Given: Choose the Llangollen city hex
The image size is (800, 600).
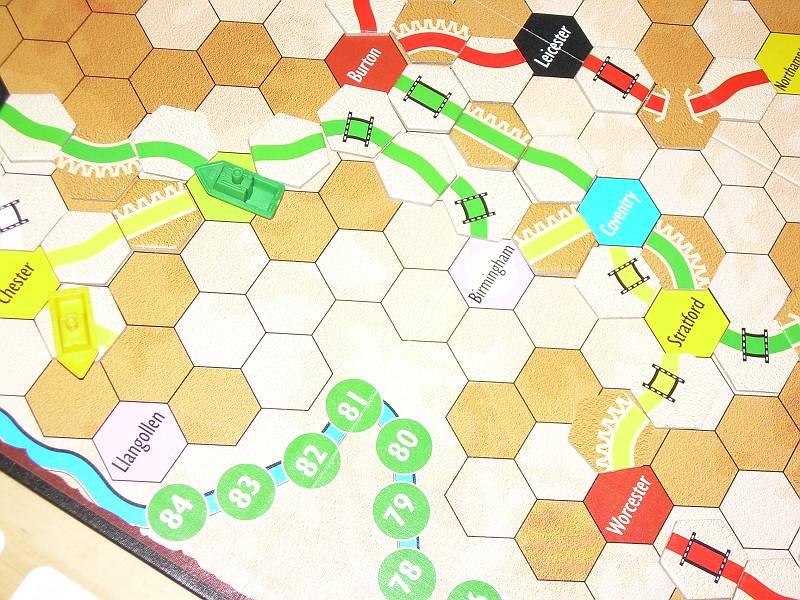Looking at the screenshot, I should coord(138,441).
